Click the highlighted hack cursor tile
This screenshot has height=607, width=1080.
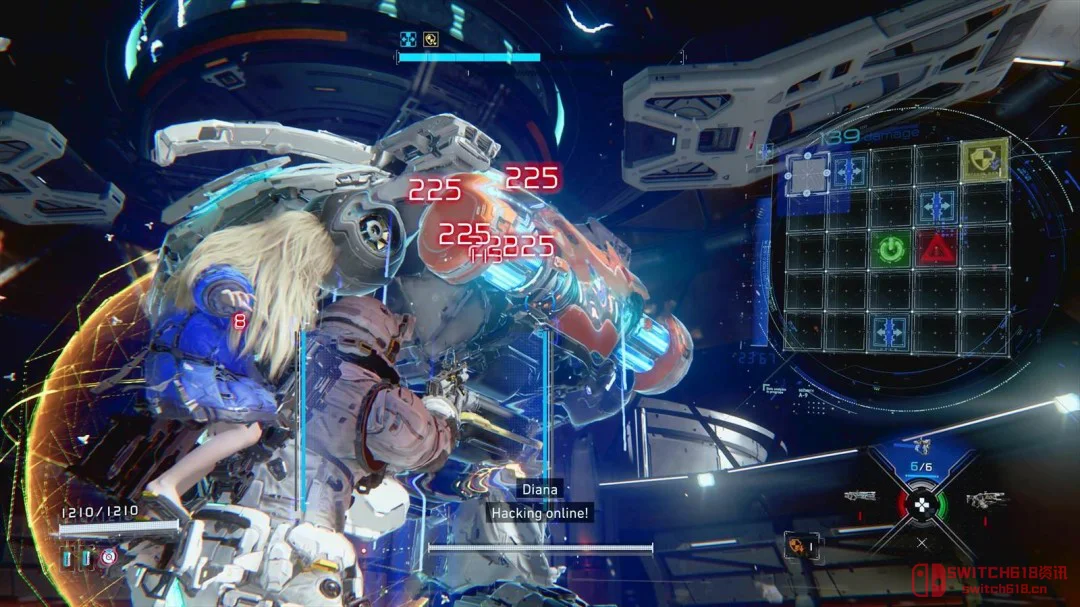click(x=806, y=174)
